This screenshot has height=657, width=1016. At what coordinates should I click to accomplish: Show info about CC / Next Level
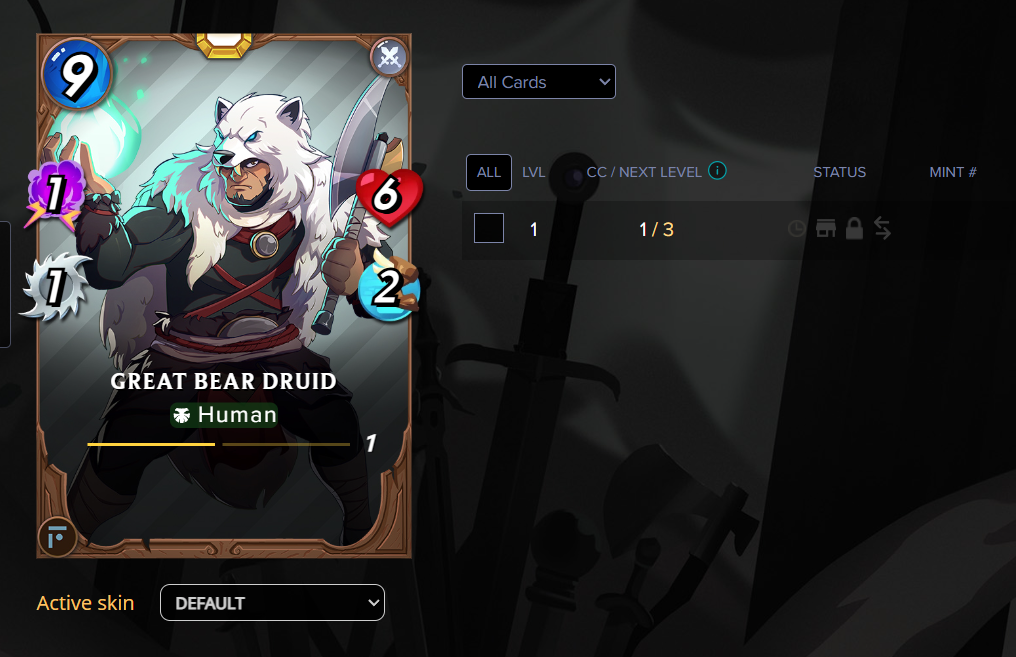click(x=717, y=171)
